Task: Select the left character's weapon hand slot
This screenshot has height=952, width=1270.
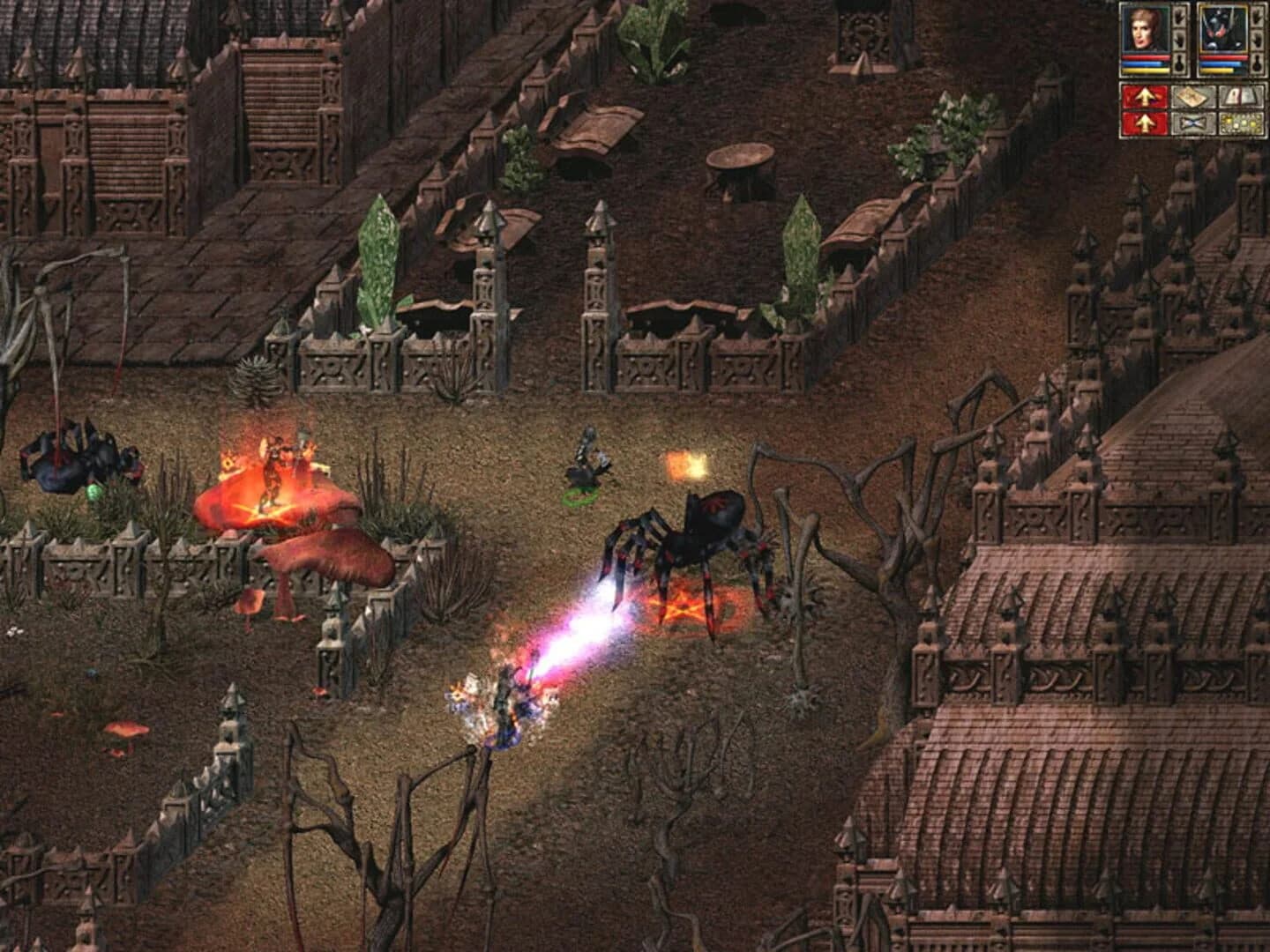Action: tap(1179, 17)
